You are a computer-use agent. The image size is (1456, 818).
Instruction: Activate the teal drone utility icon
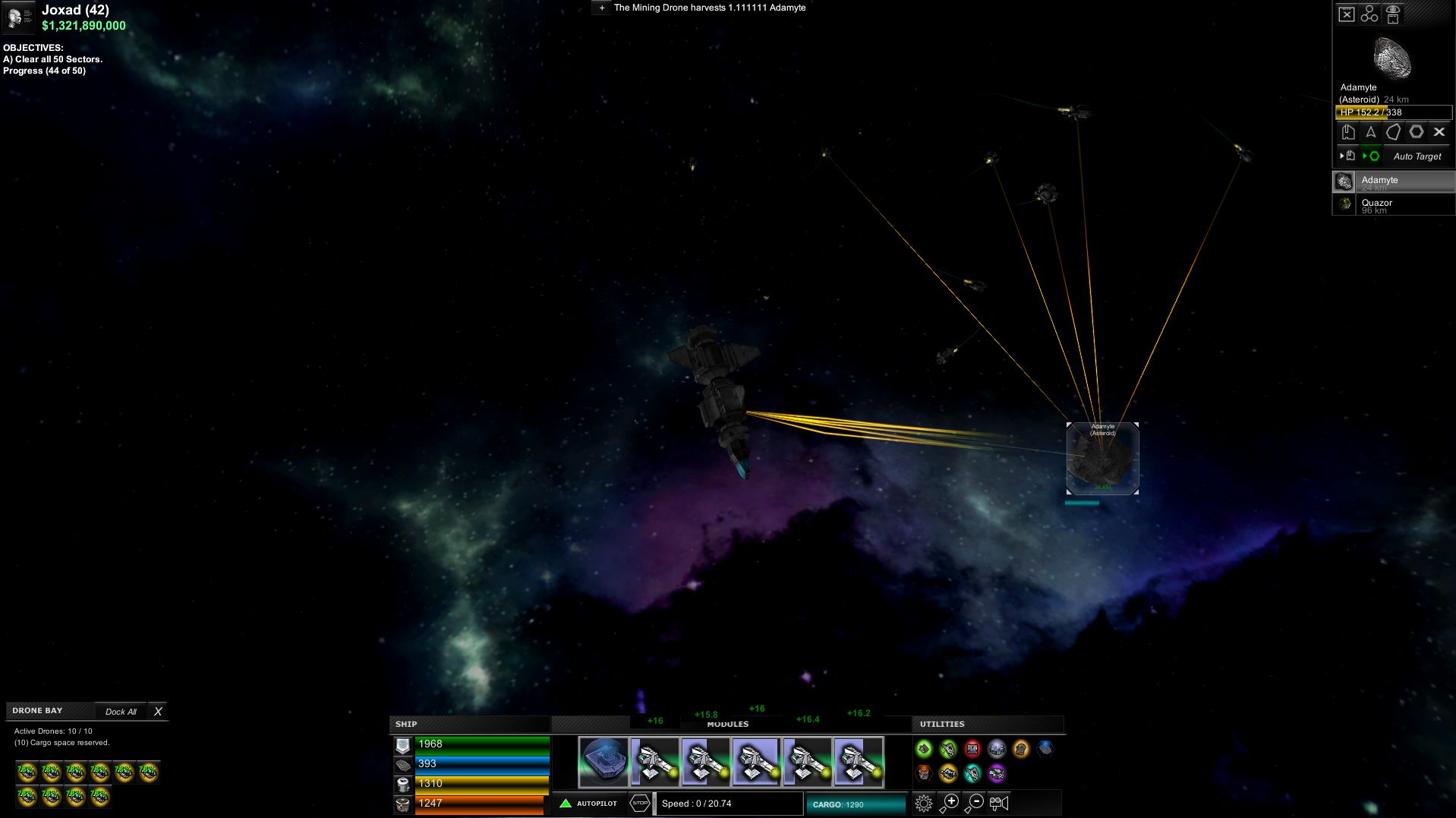point(972,774)
